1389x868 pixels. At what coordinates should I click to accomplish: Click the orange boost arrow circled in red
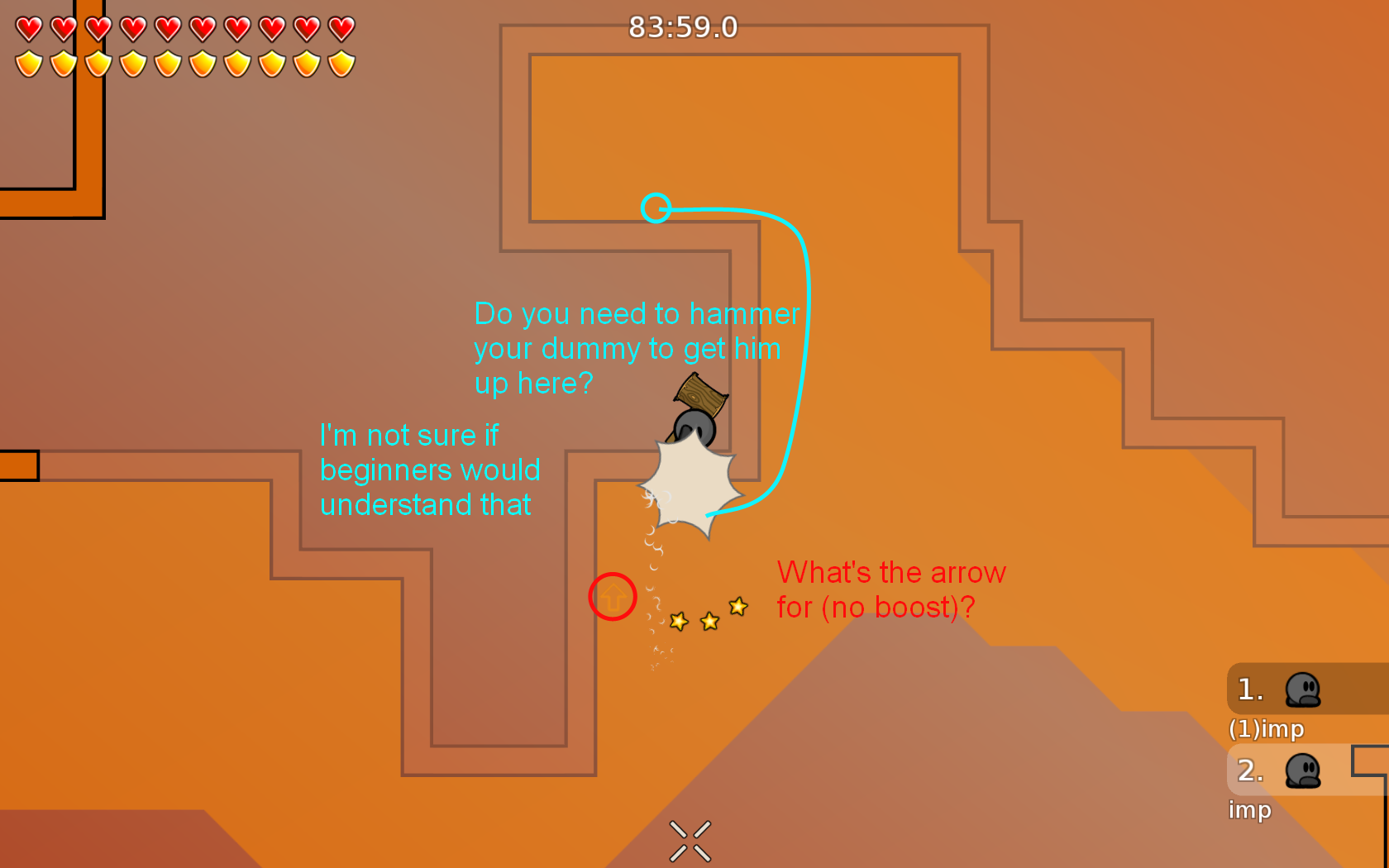612,597
